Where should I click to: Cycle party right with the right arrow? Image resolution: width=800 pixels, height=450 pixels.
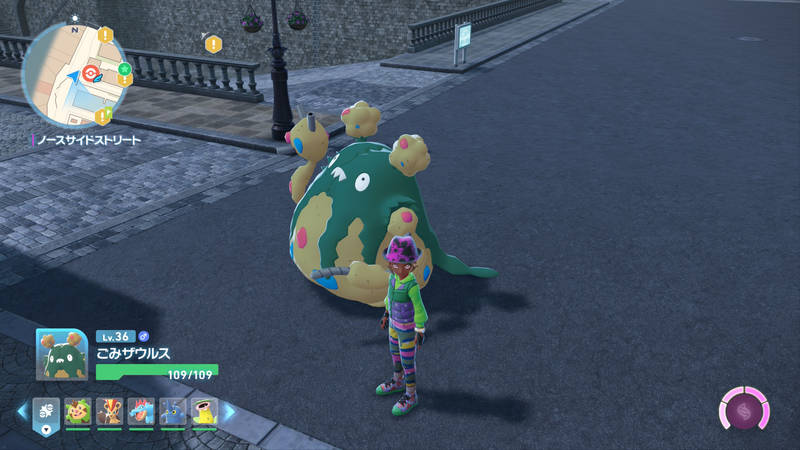(229, 412)
